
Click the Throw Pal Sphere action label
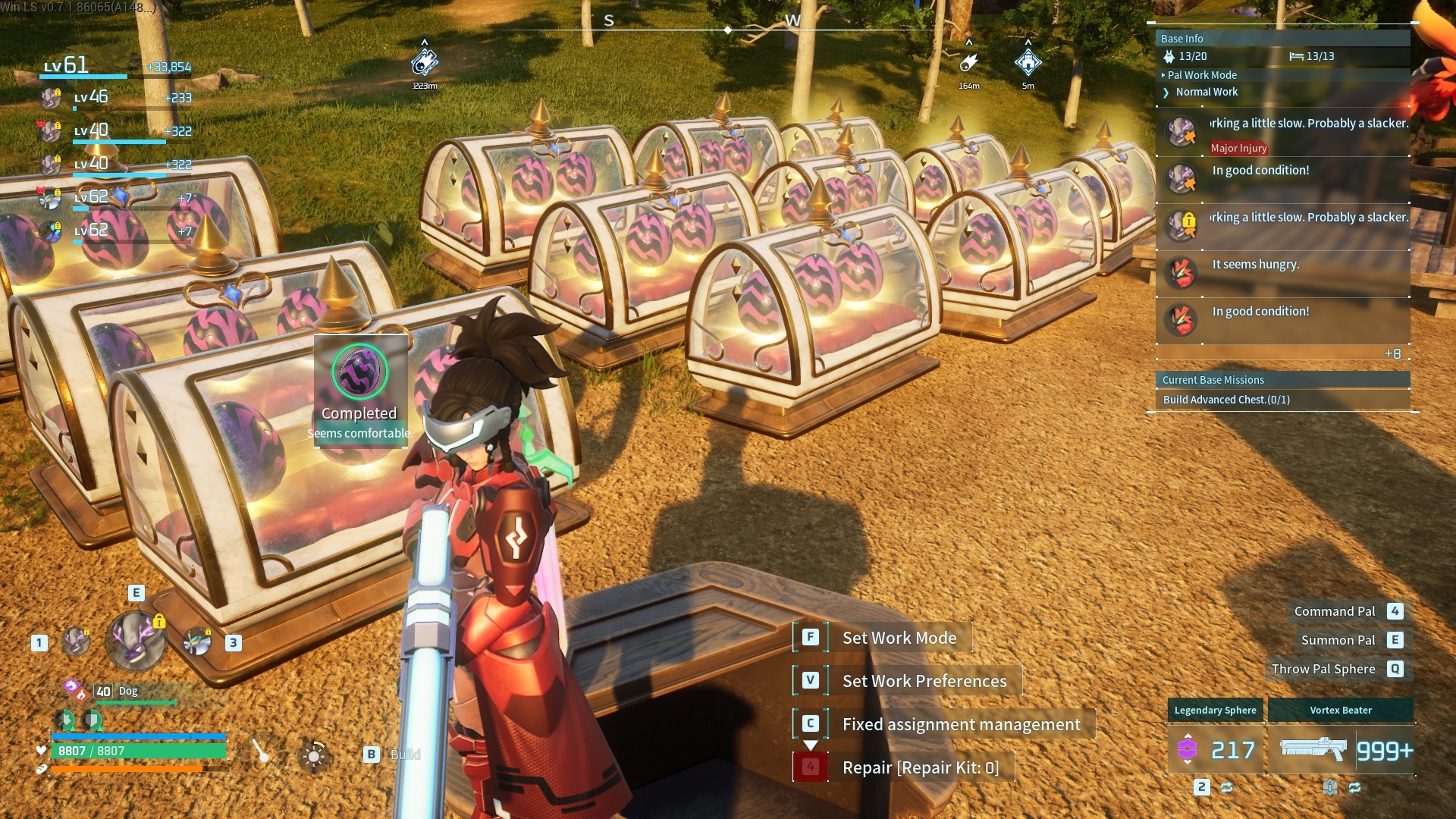[1323, 669]
